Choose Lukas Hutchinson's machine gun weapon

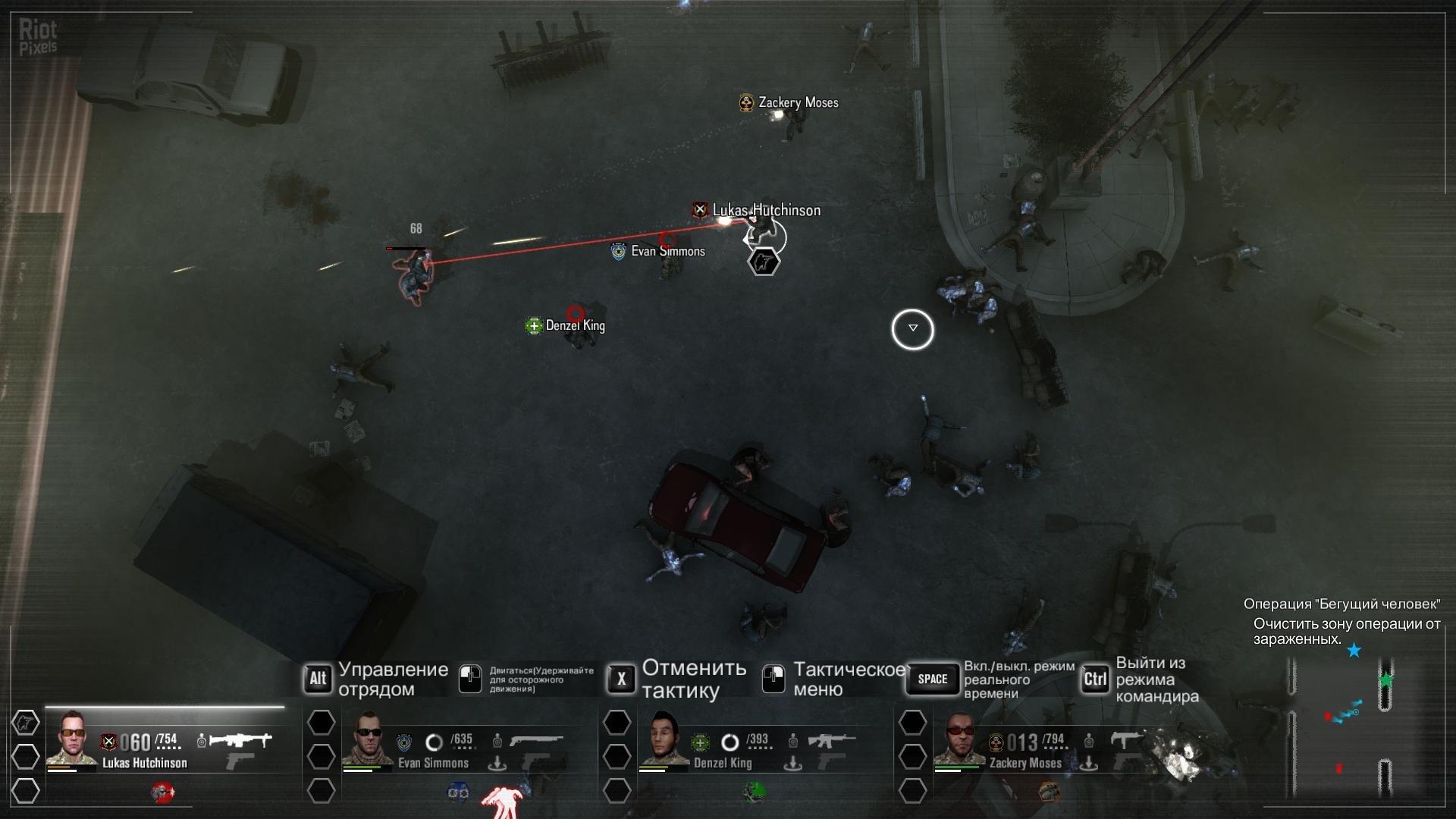click(240, 739)
